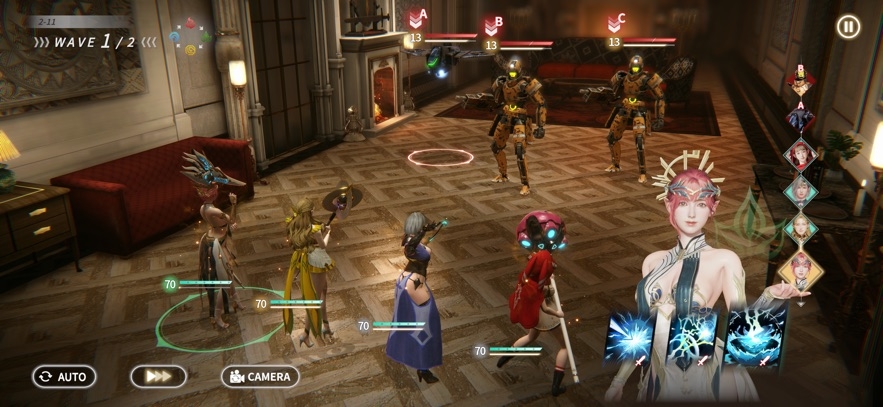Target enemy marker C
Screen dimensions: 883x407
click(615, 22)
